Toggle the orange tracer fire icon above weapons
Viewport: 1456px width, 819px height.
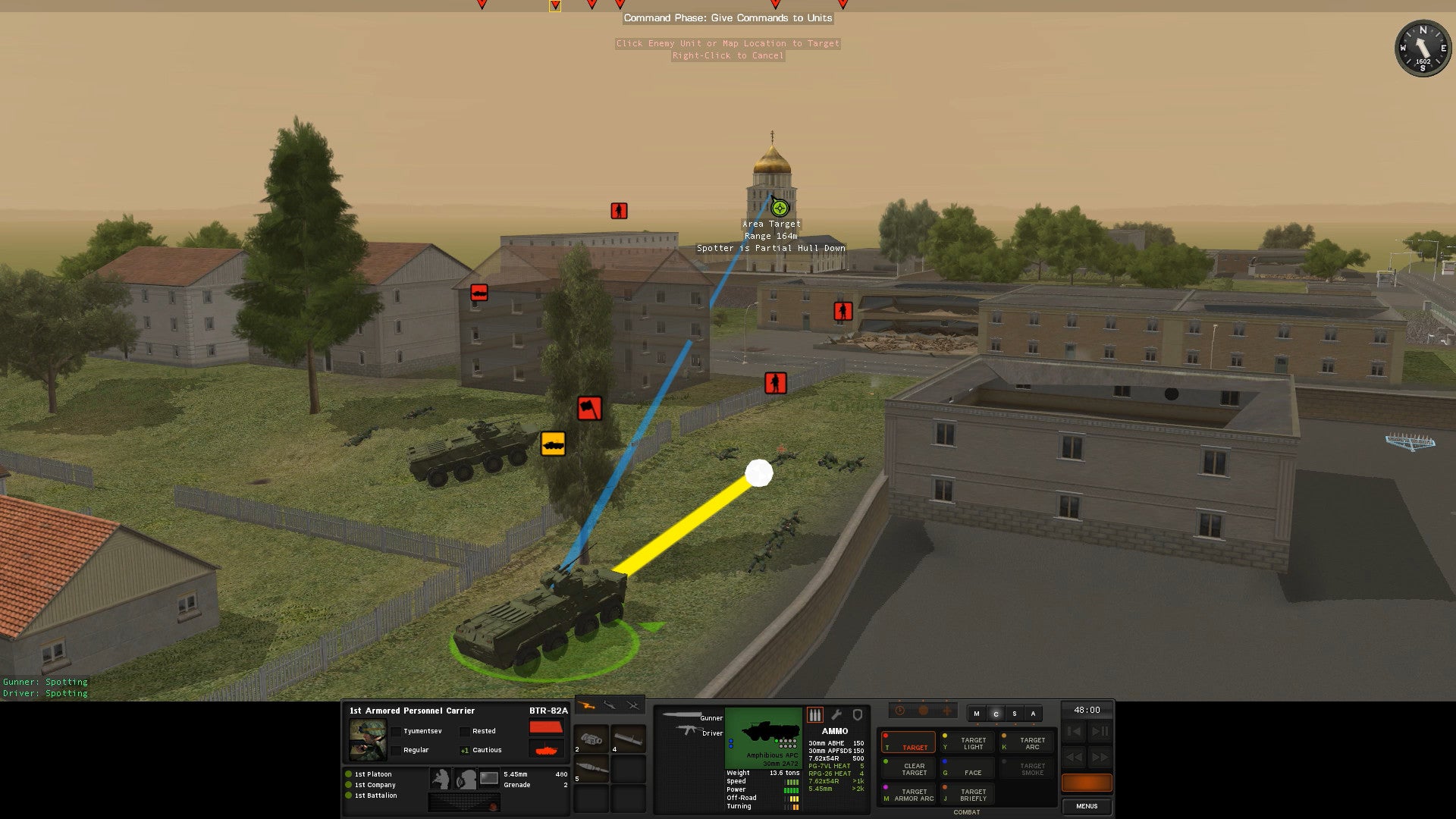[586, 706]
